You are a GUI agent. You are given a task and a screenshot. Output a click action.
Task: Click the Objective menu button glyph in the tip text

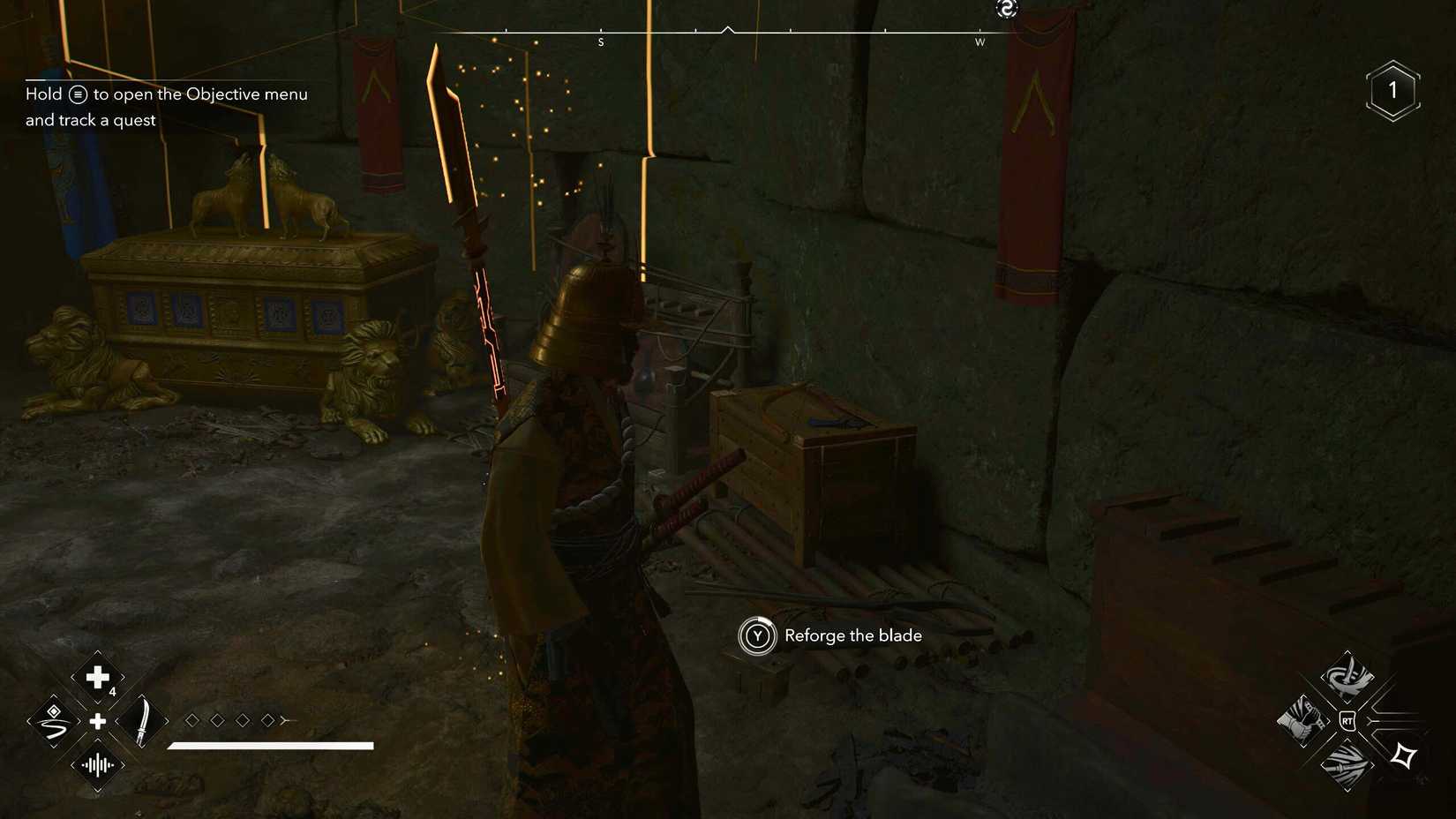pos(78,94)
